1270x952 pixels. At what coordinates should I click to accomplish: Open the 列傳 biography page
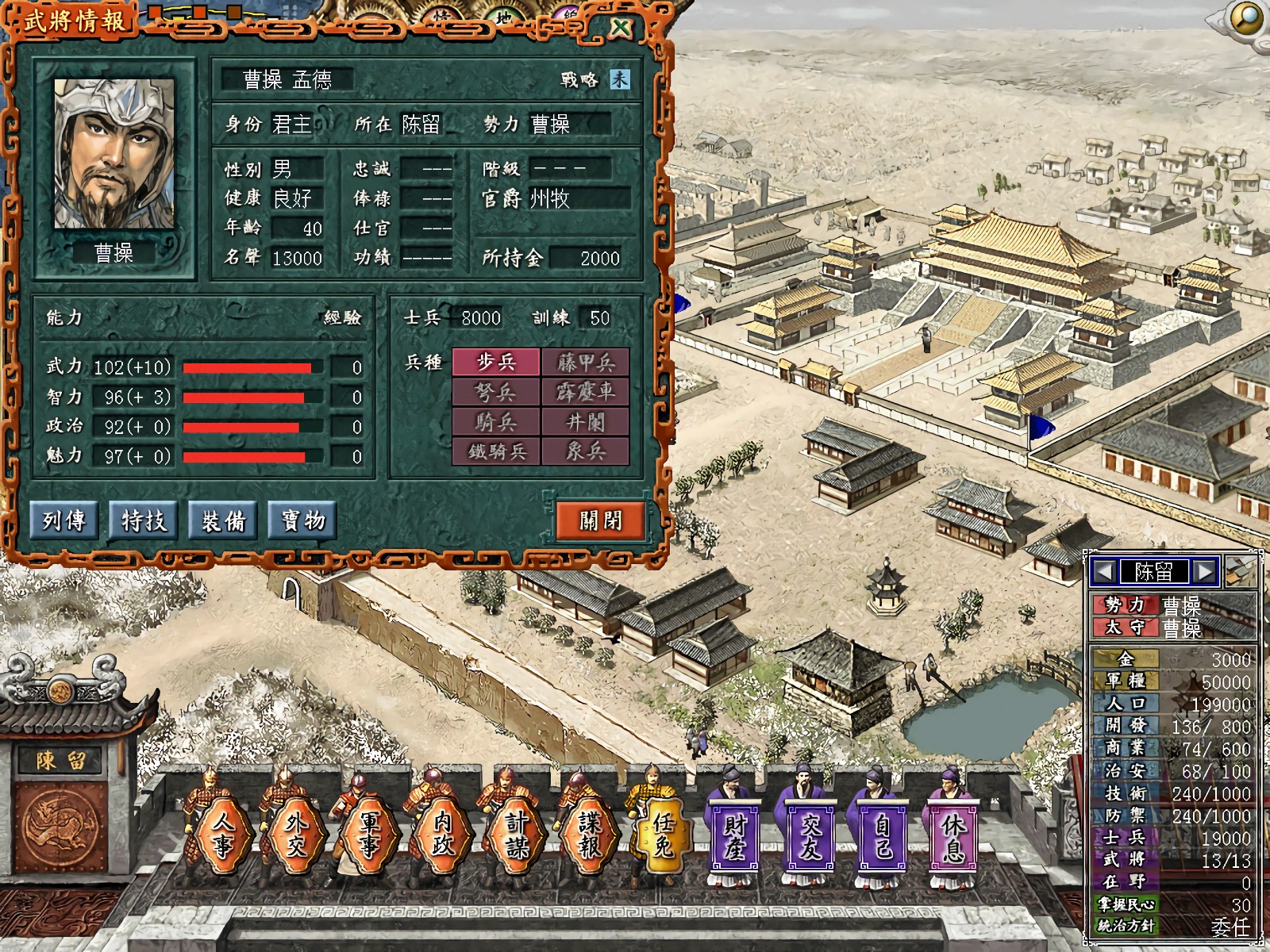[x=64, y=520]
